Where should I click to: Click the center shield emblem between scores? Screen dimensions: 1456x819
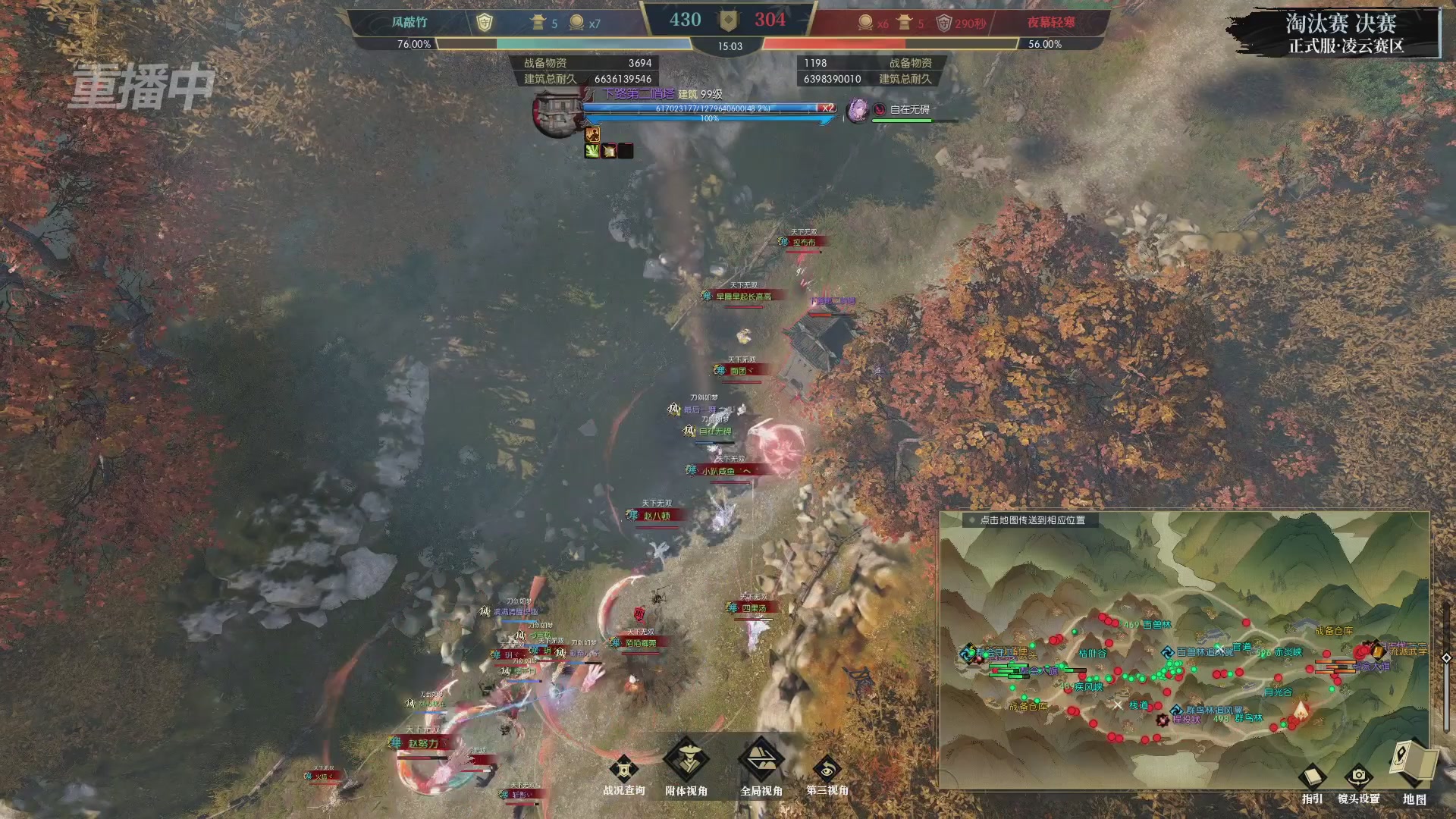728,21
